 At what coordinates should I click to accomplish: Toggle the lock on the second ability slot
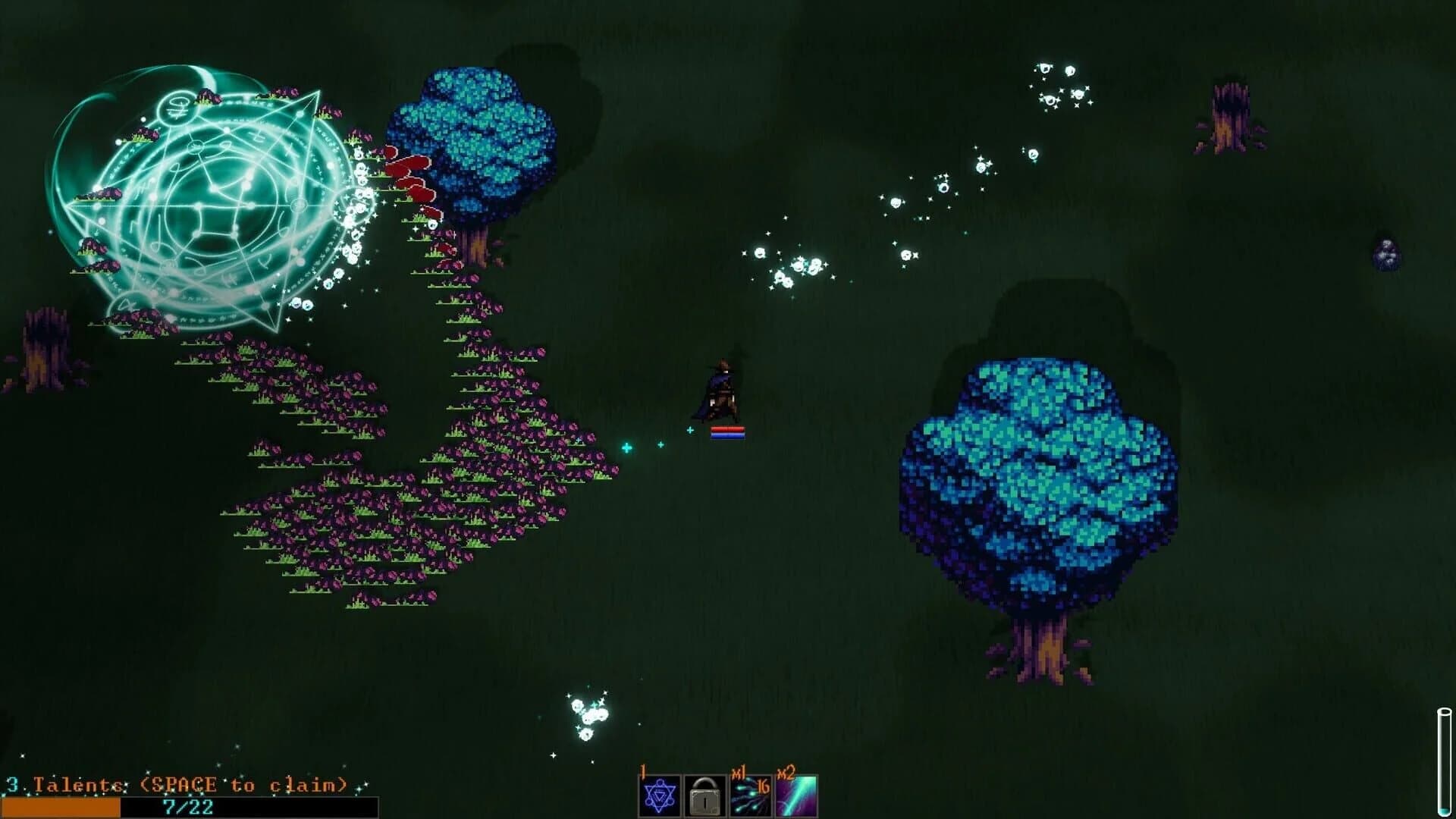coord(705,795)
